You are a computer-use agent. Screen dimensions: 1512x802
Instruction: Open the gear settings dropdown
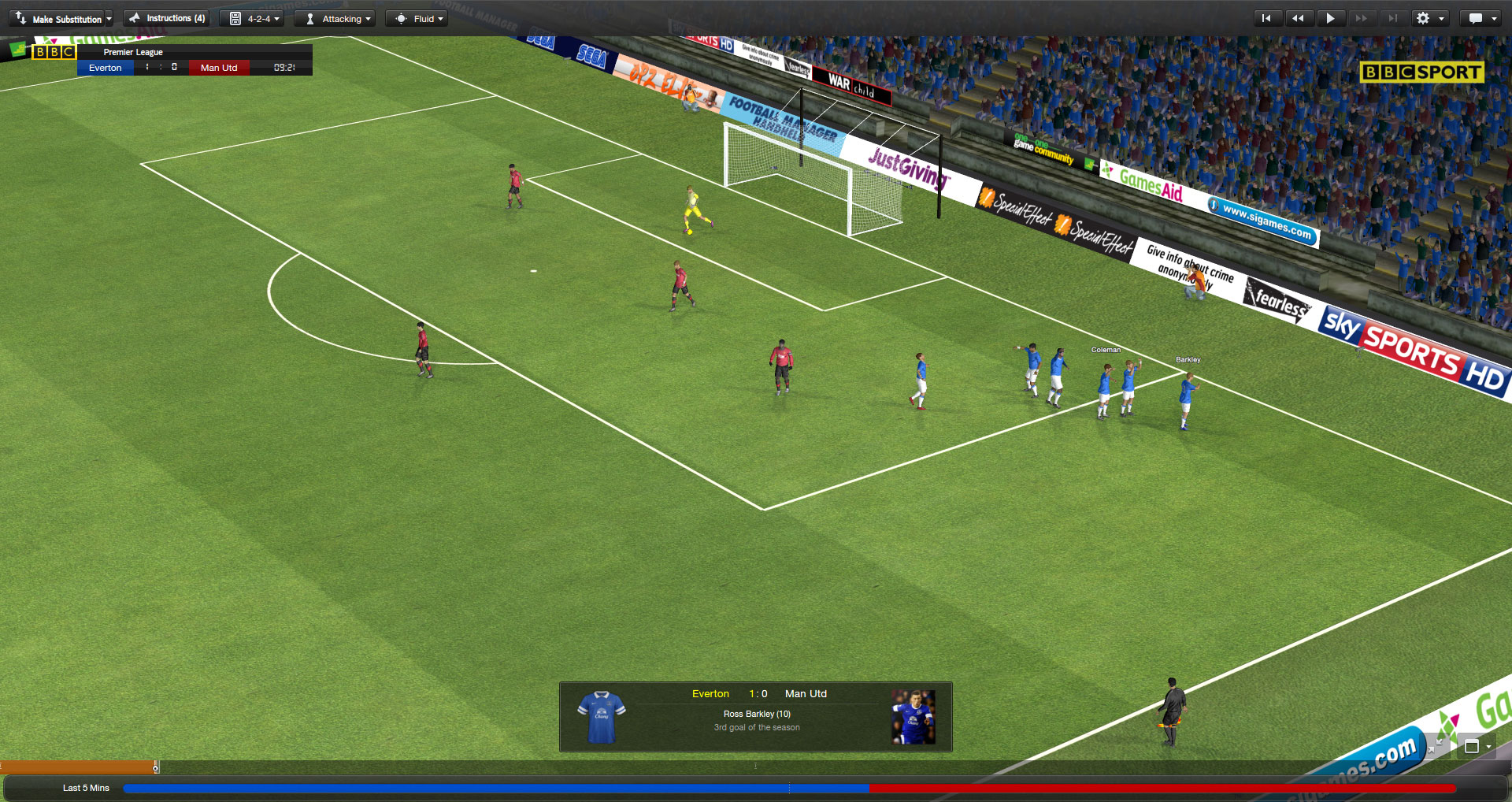click(1429, 18)
